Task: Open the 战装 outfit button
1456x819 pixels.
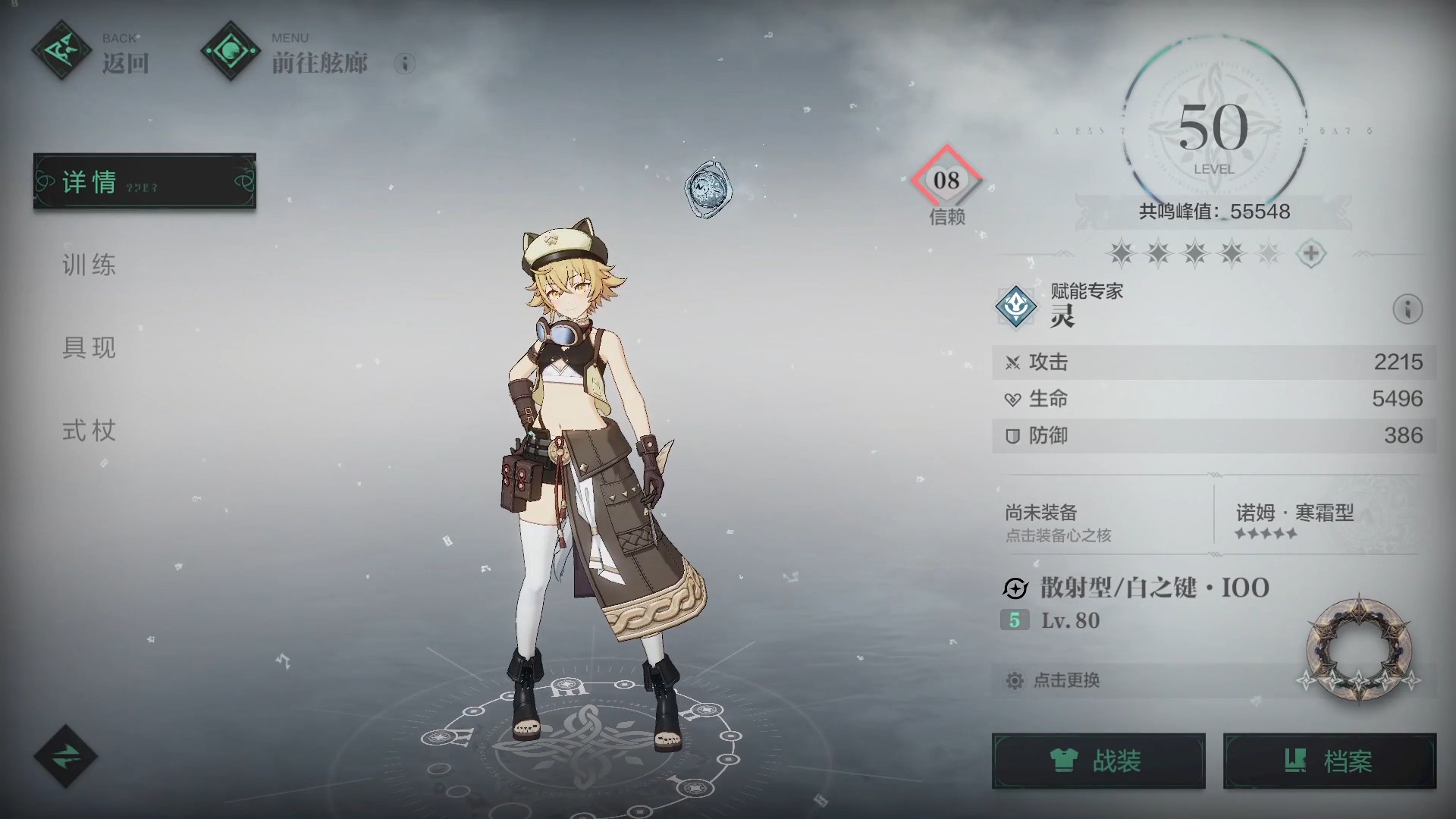Action: coord(1098,761)
